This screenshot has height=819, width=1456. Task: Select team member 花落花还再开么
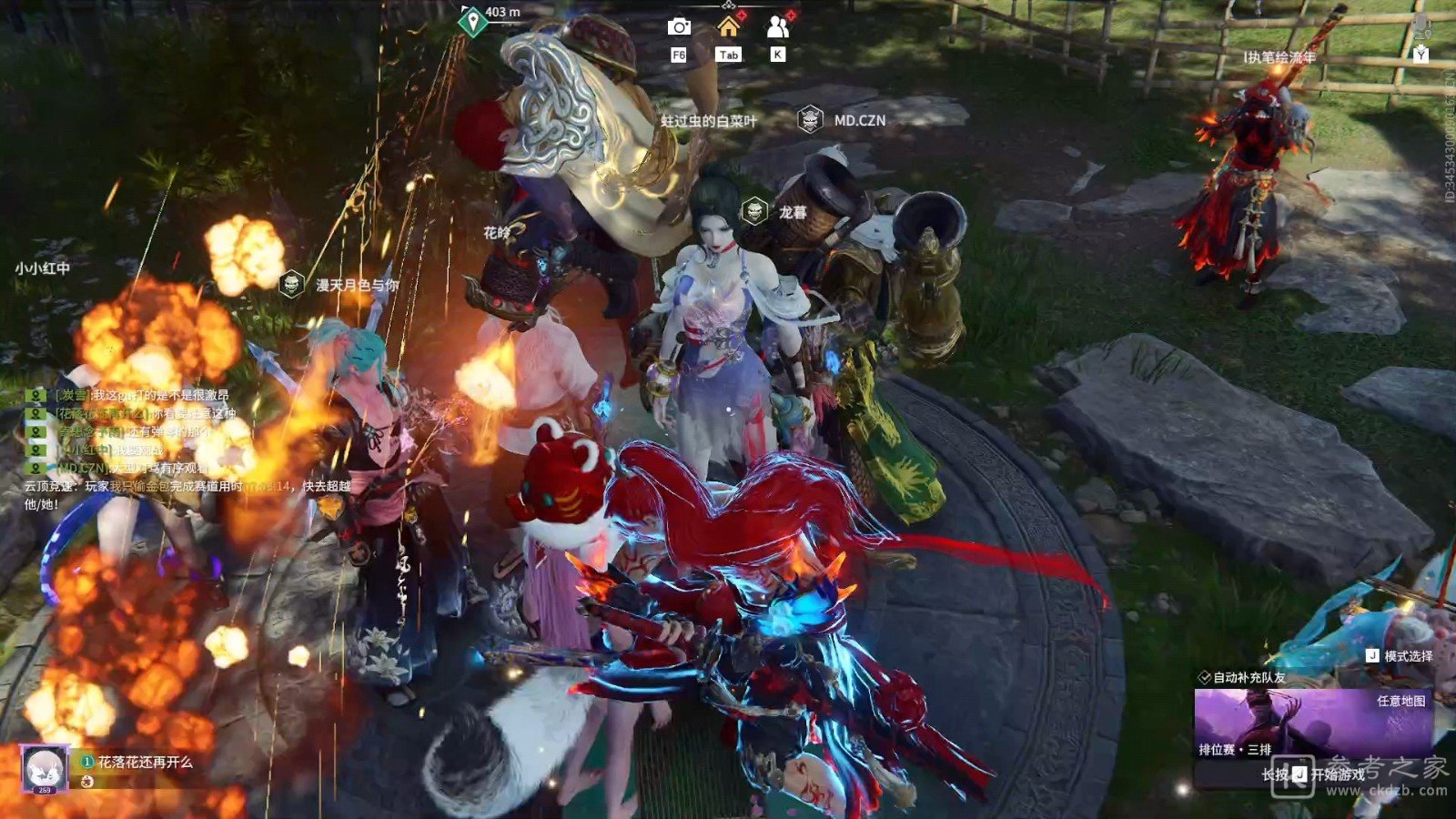point(146,762)
